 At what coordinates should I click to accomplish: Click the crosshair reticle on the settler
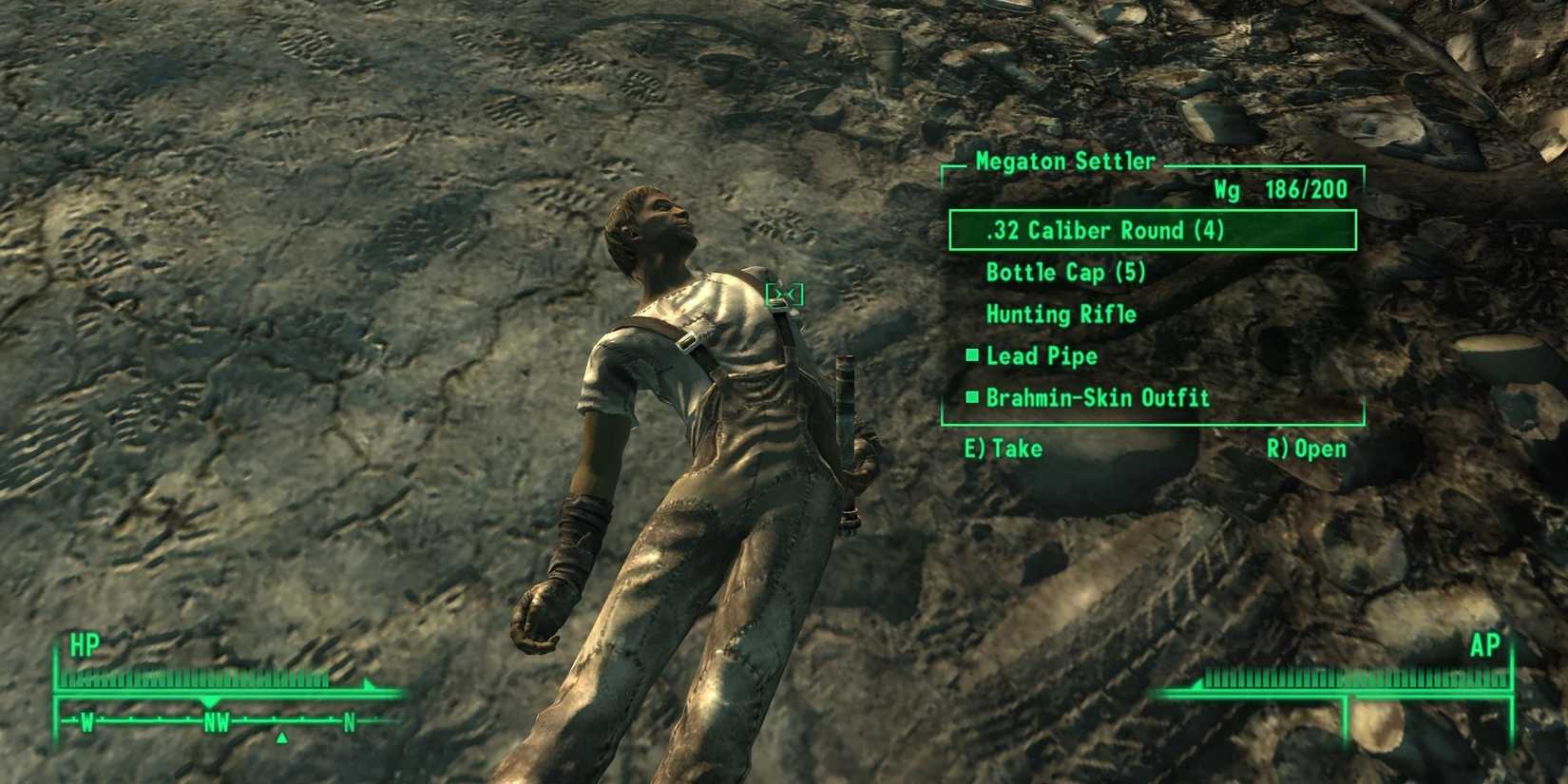[x=785, y=295]
